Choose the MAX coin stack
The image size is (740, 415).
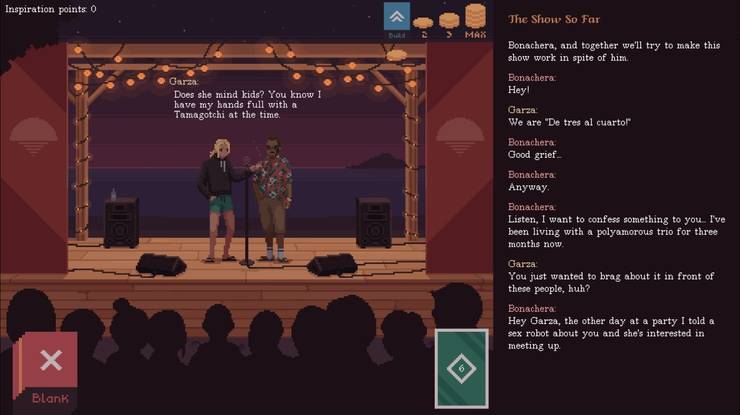click(475, 20)
